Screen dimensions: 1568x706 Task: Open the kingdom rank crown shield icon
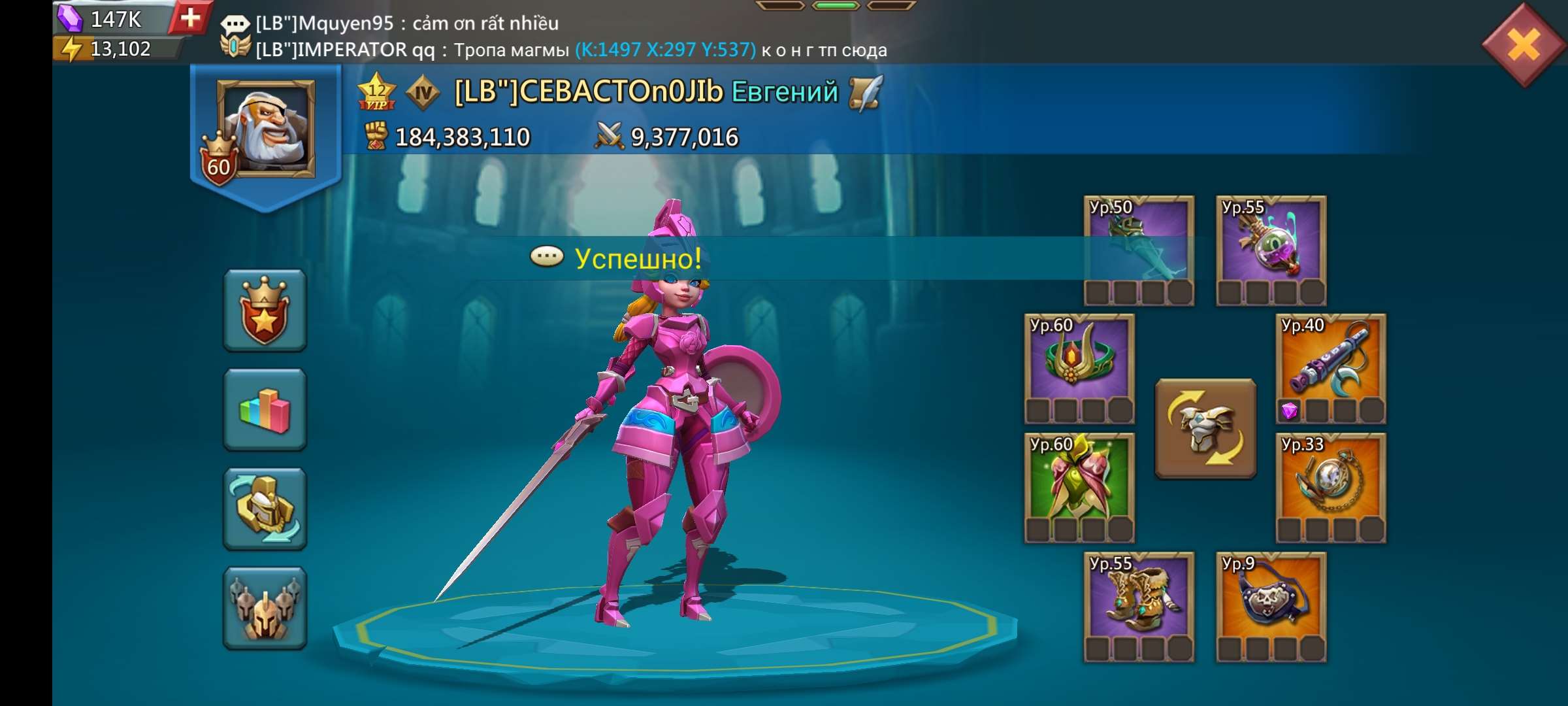point(264,311)
